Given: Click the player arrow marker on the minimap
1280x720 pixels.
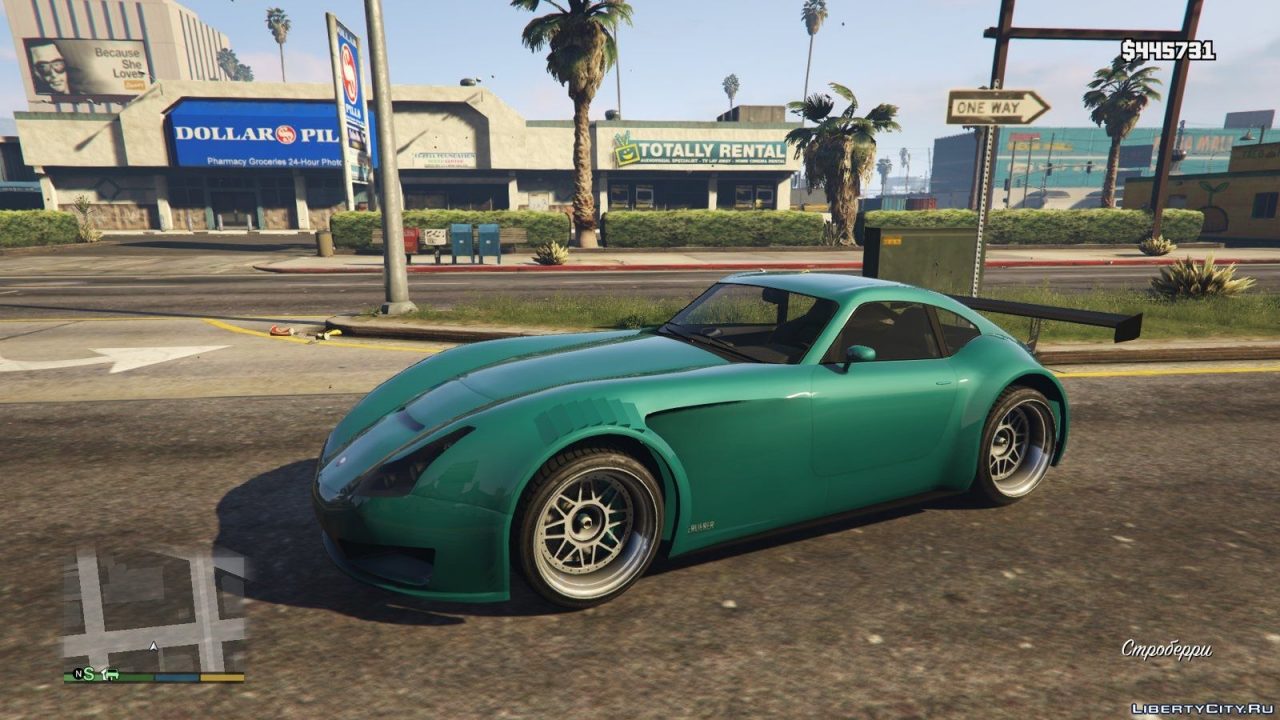Looking at the screenshot, I should pos(153,645).
